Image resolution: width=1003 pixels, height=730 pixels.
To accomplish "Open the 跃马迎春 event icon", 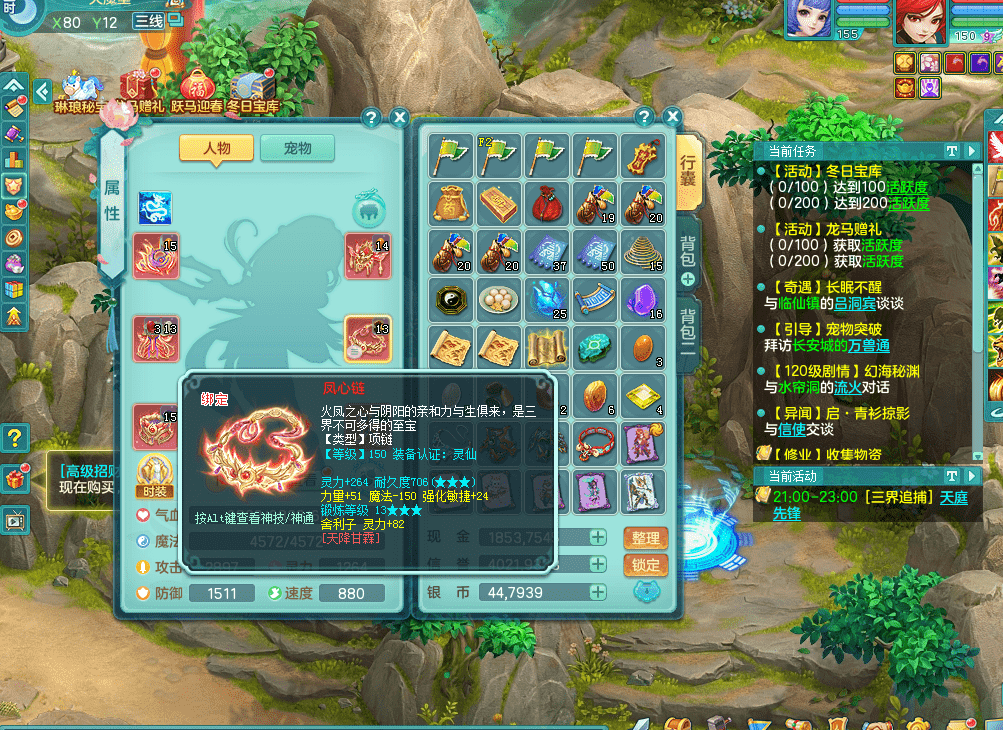I will click(x=197, y=90).
